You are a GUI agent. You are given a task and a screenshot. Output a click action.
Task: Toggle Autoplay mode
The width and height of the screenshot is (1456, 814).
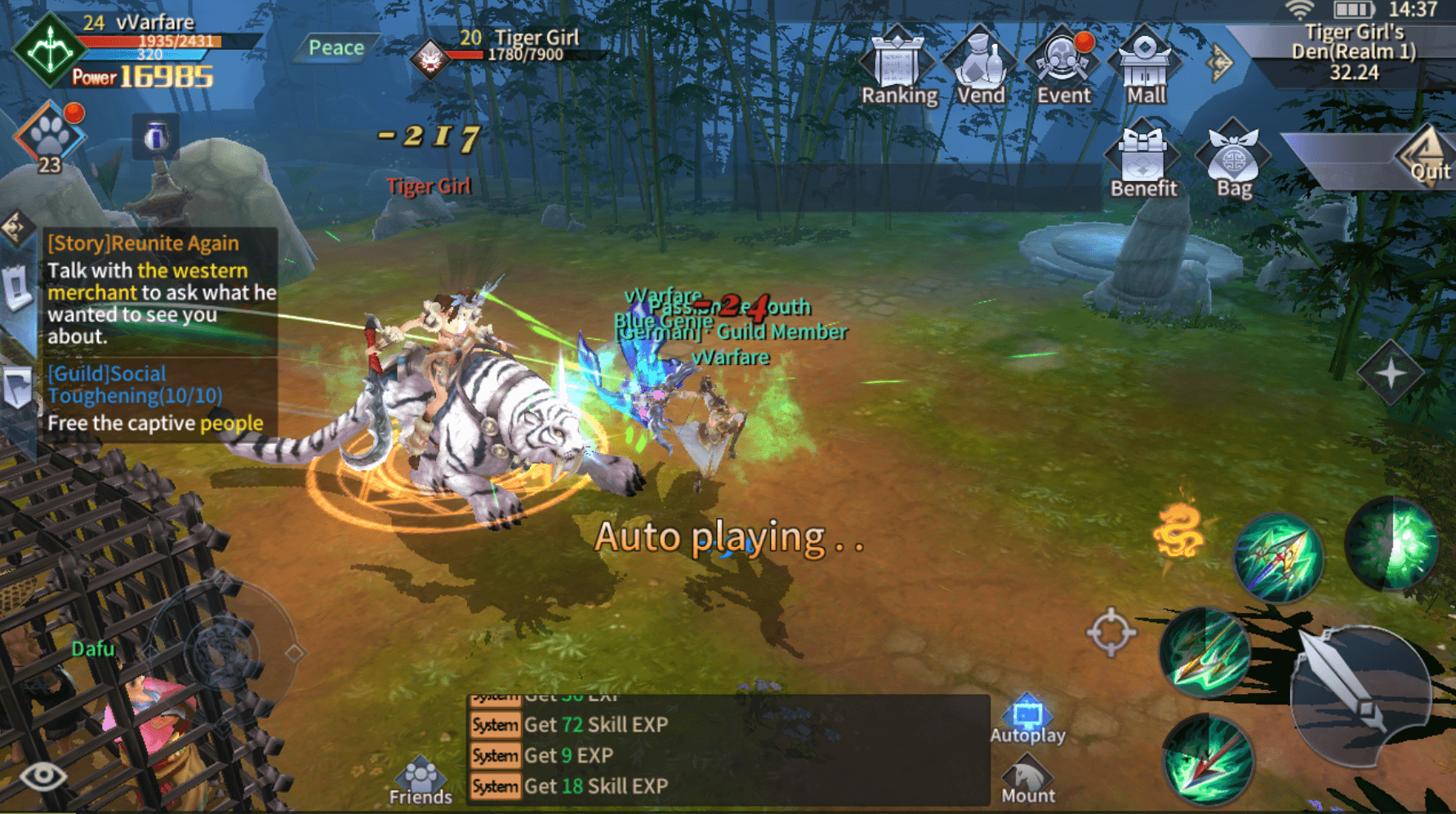(1027, 718)
